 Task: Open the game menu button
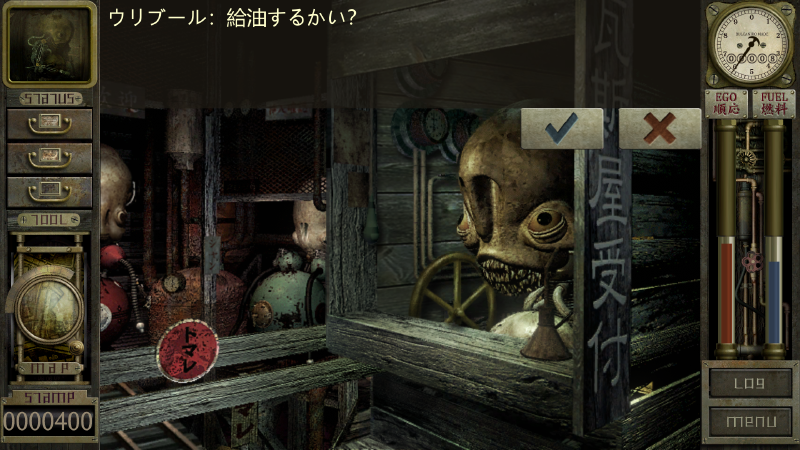coord(749,421)
